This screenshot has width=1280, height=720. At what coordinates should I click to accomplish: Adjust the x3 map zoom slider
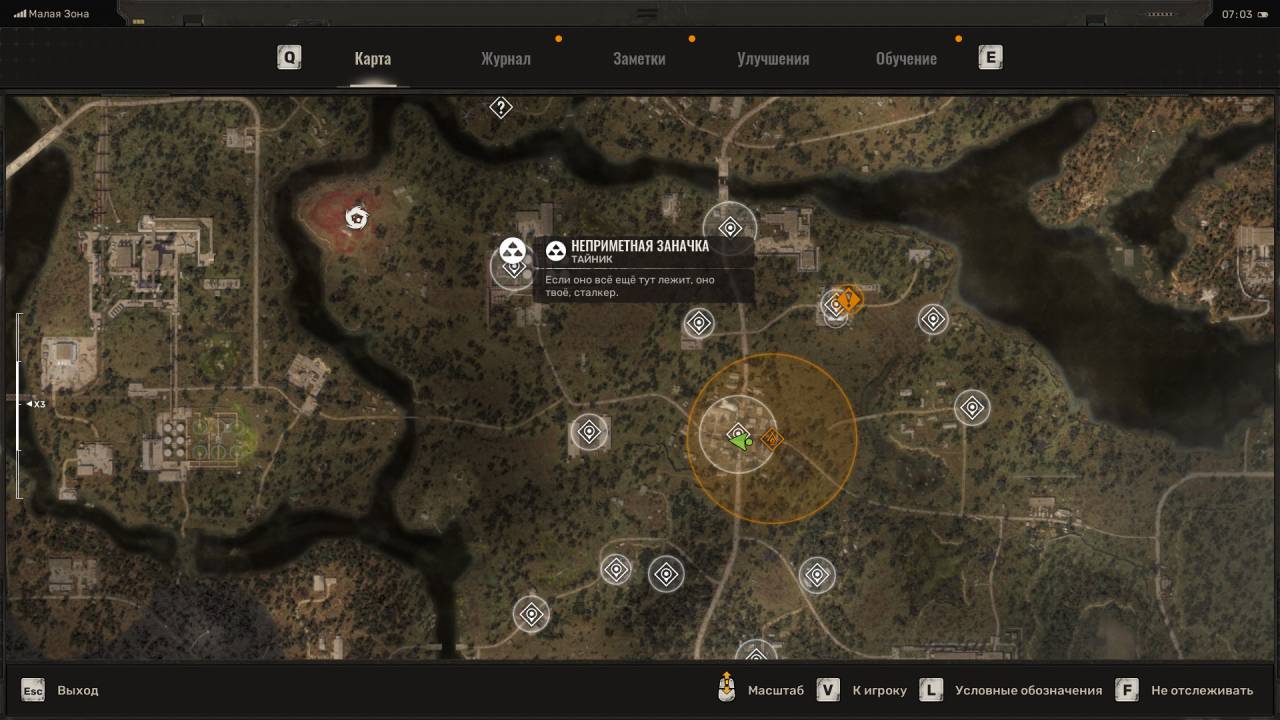click(x=19, y=404)
